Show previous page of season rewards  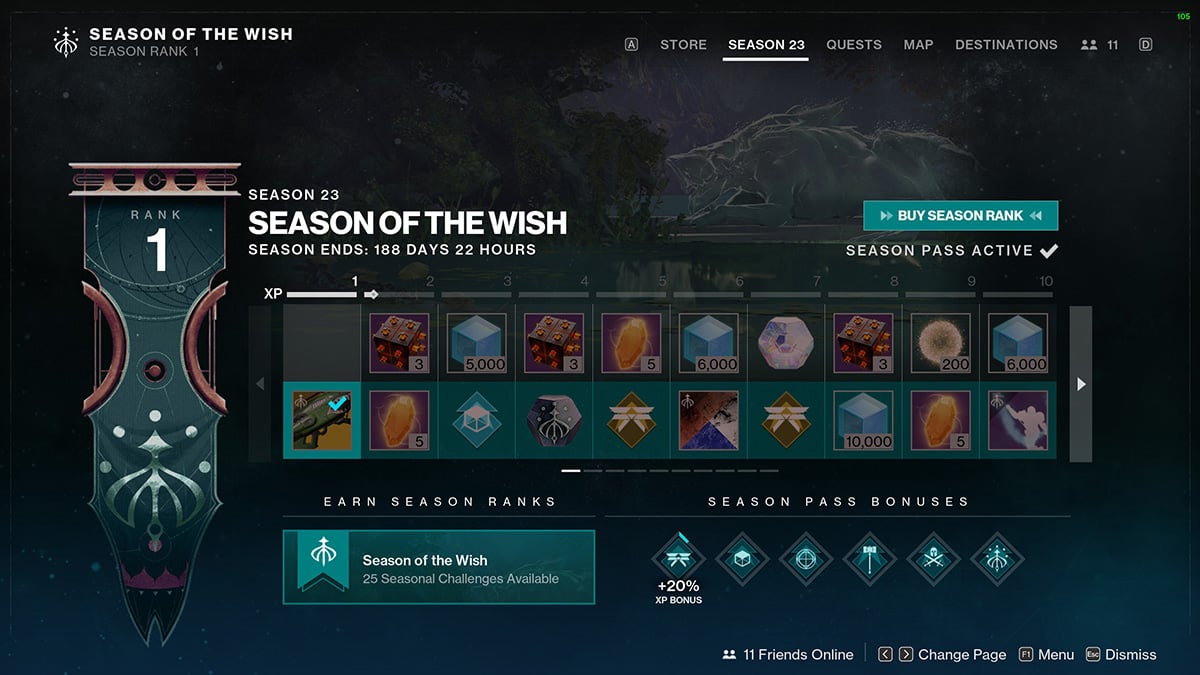coord(260,384)
